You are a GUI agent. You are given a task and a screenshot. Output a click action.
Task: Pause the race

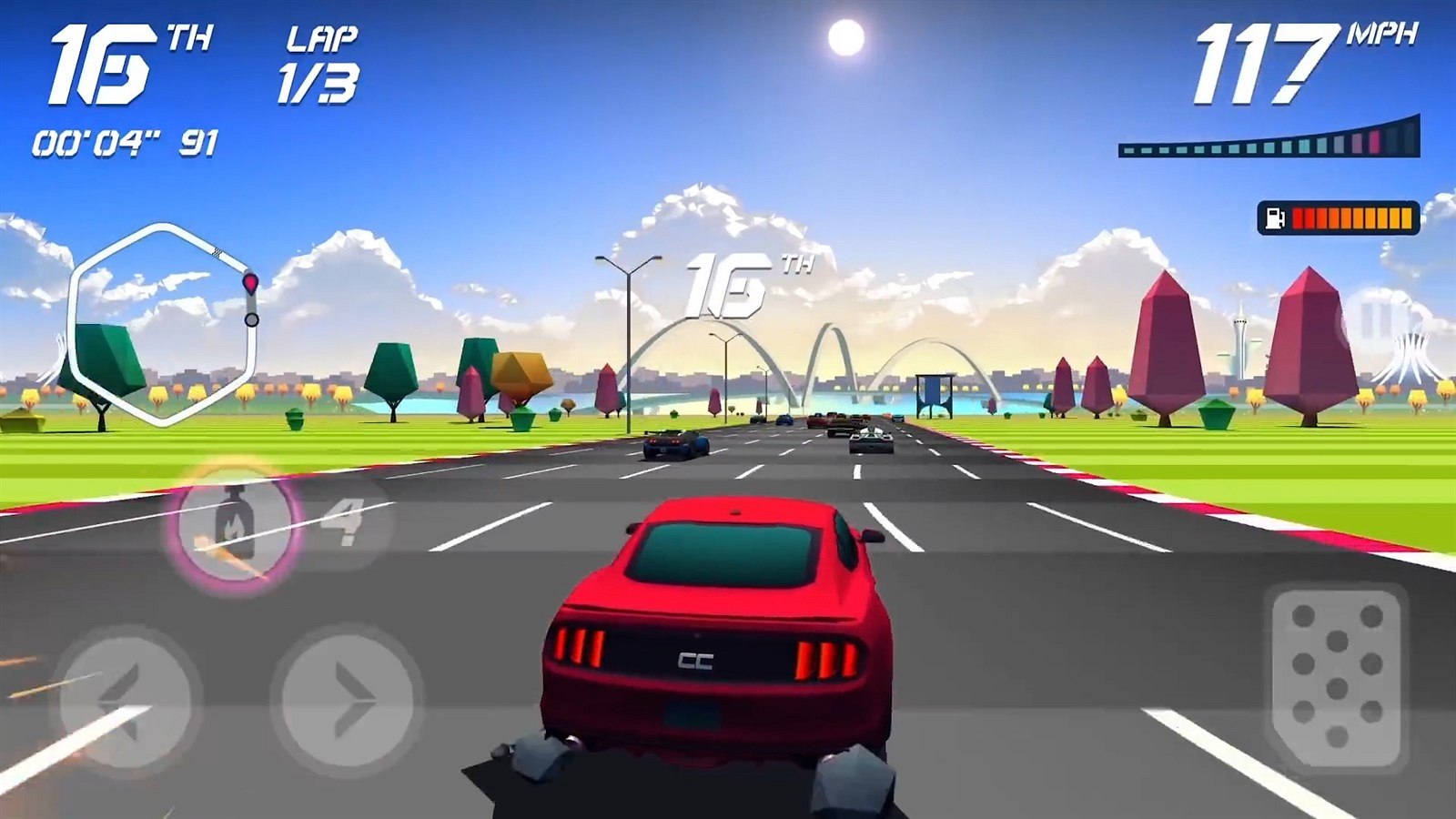(x=1377, y=320)
